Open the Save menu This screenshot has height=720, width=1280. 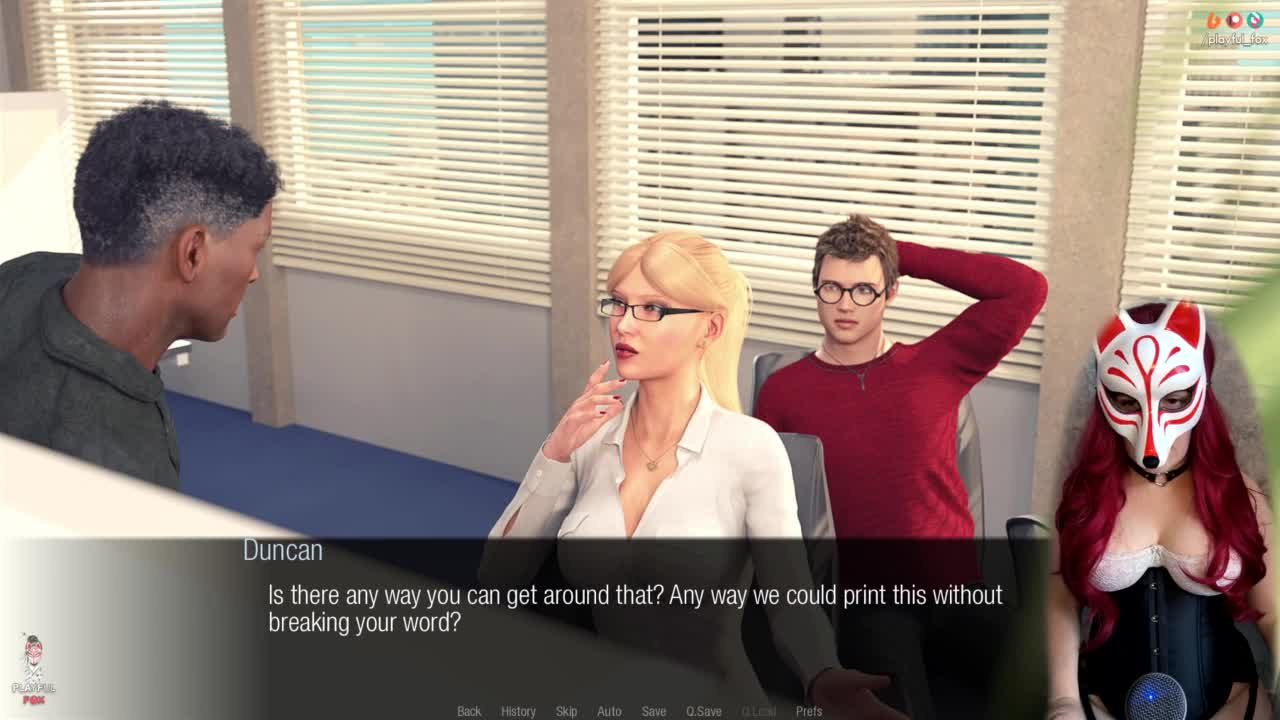[x=654, y=711]
